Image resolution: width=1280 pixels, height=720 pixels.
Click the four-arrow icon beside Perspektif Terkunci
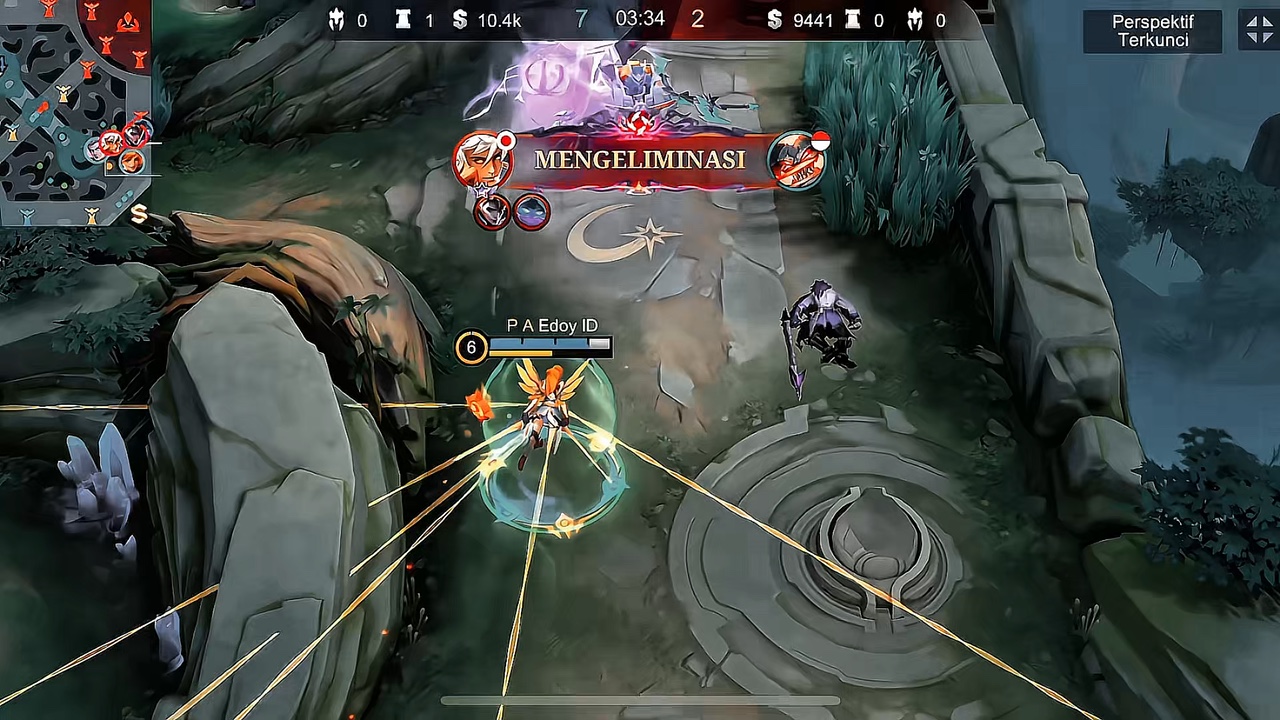pyautogui.click(x=1259, y=30)
